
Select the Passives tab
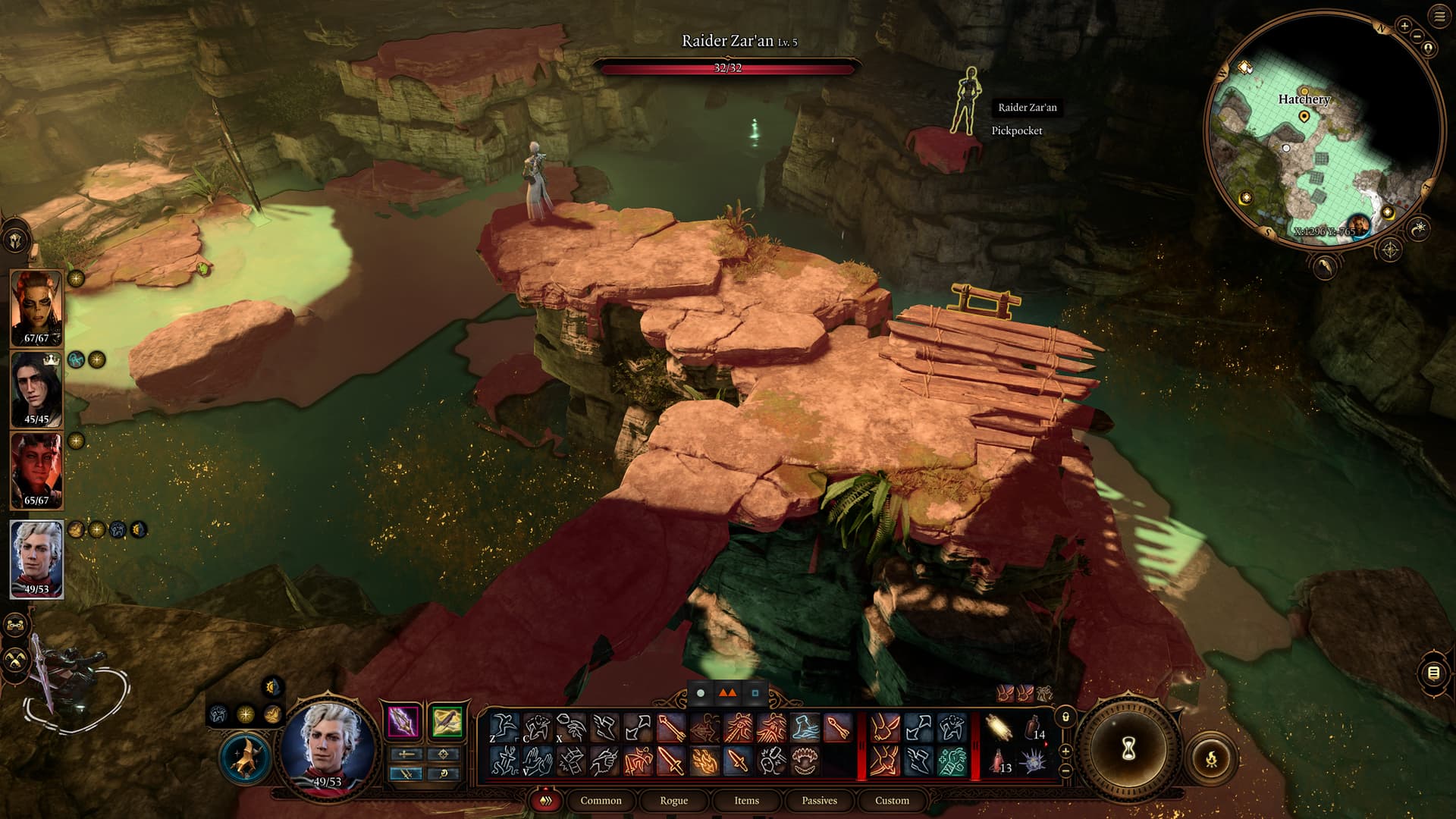point(819,800)
